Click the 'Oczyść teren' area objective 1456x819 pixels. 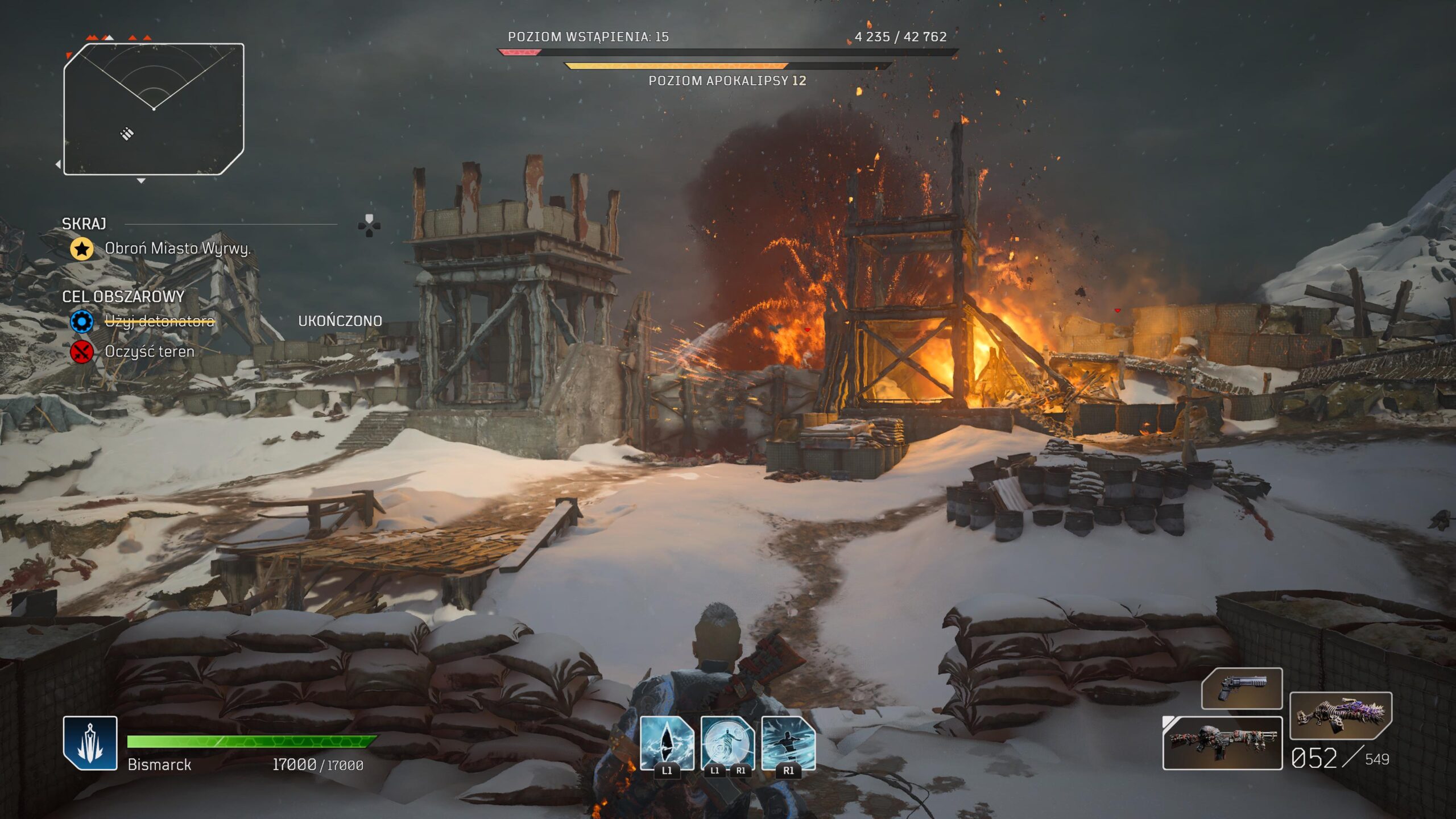pos(149,351)
